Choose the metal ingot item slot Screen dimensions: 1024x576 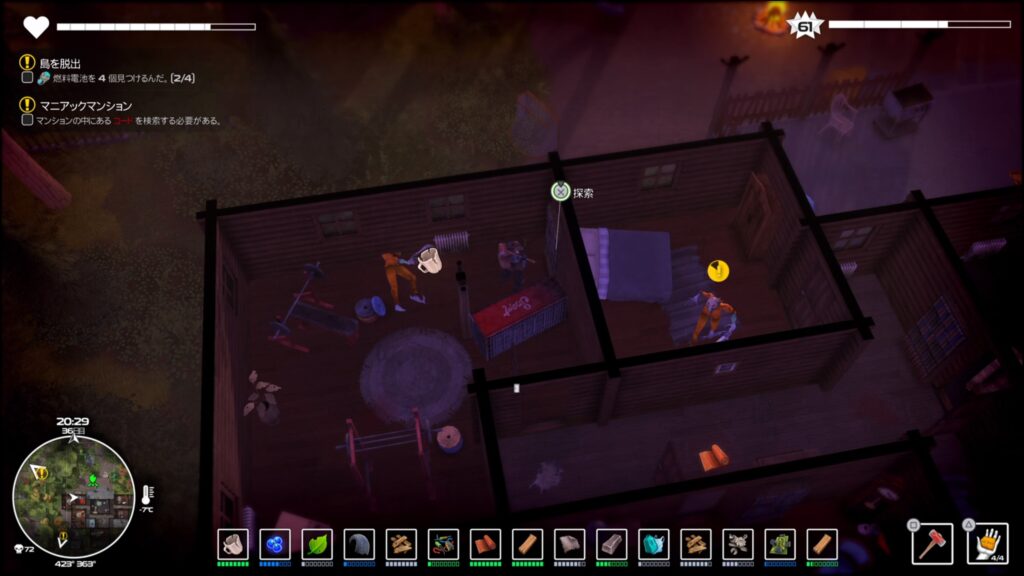tap(611, 544)
